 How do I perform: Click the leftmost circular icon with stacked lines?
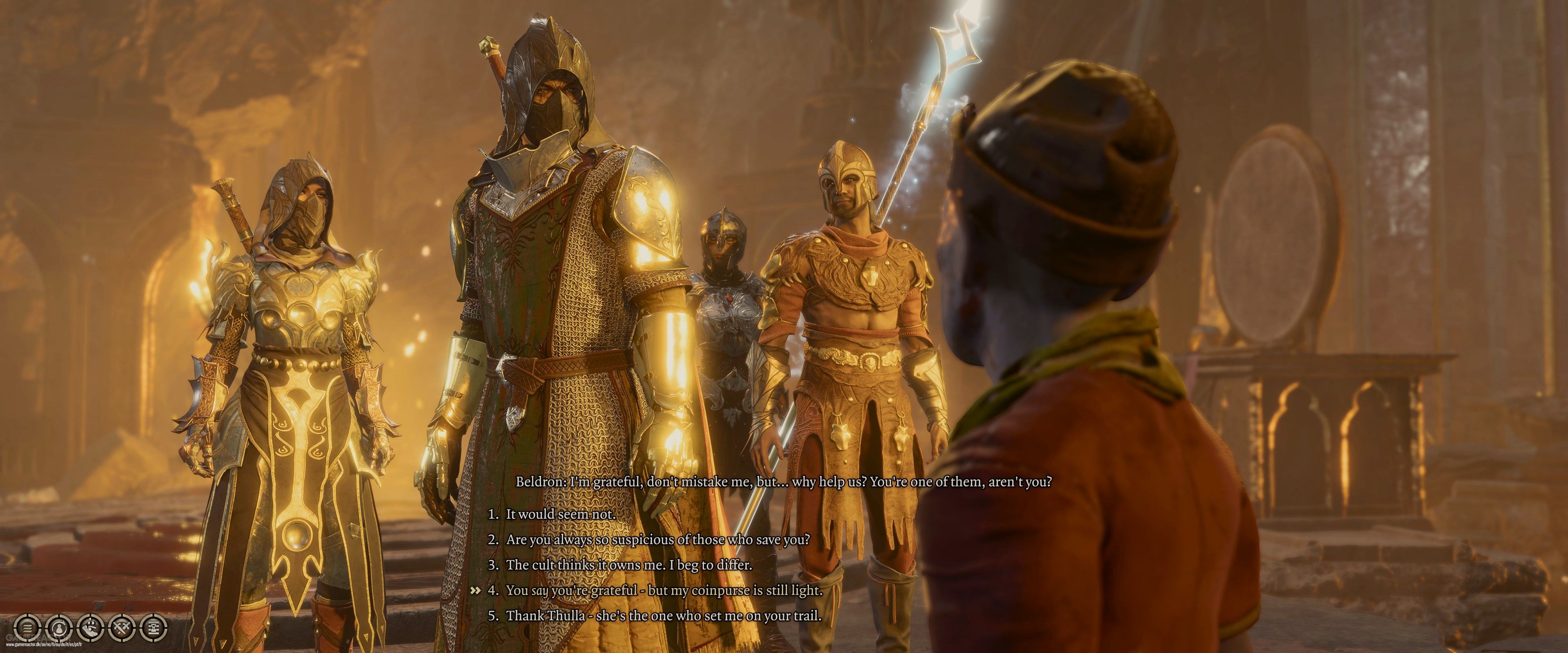pos(27,628)
